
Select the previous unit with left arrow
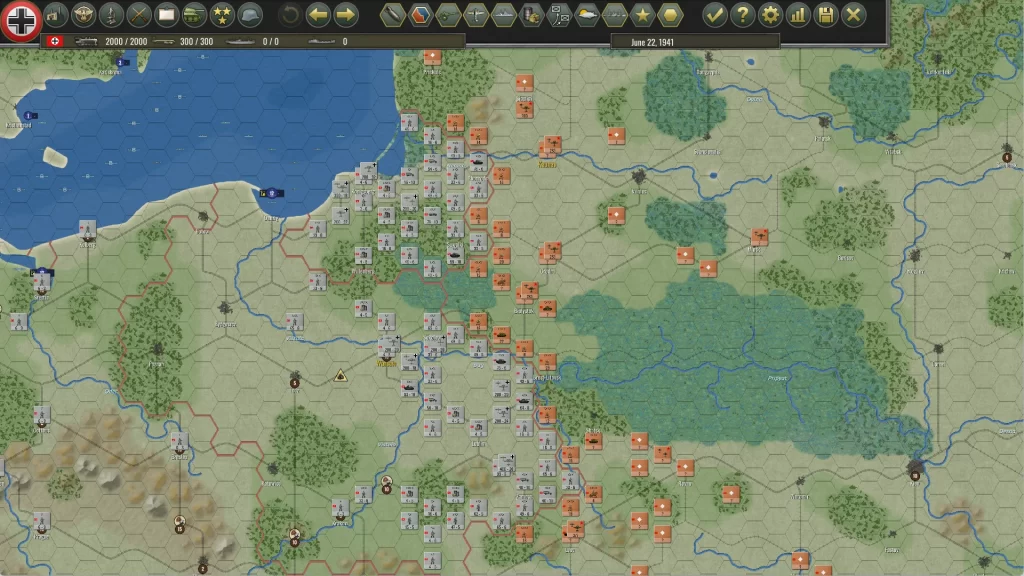(318, 15)
